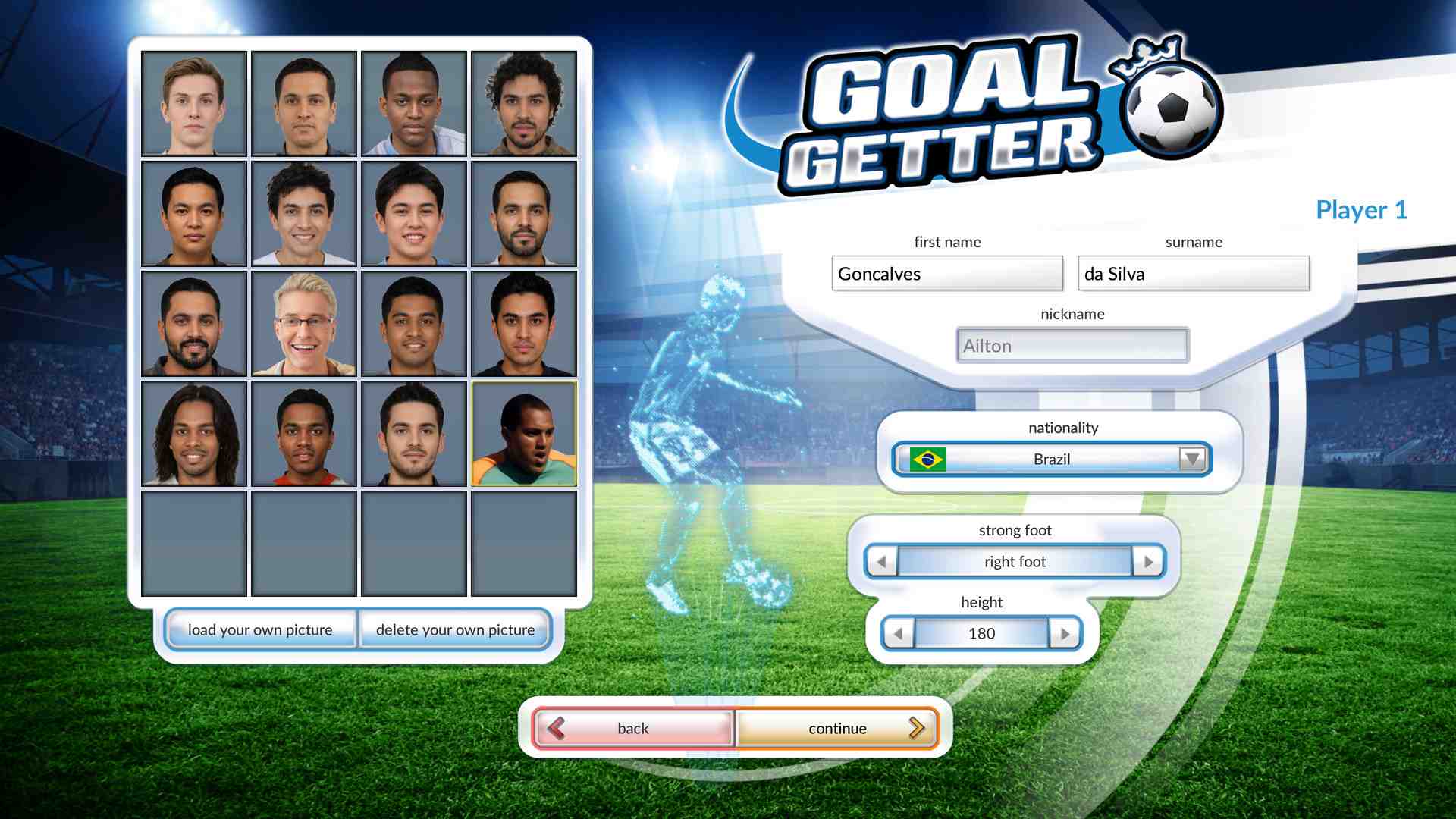Go back to the previous screen
This screenshot has width=1456, height=819.
[633, 728]
